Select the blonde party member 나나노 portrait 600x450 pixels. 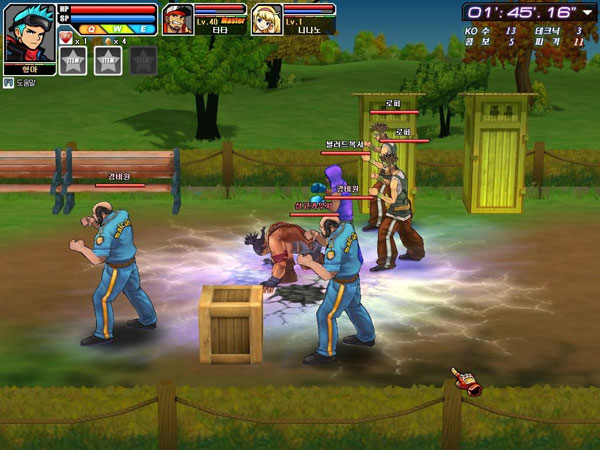point(265,20)
